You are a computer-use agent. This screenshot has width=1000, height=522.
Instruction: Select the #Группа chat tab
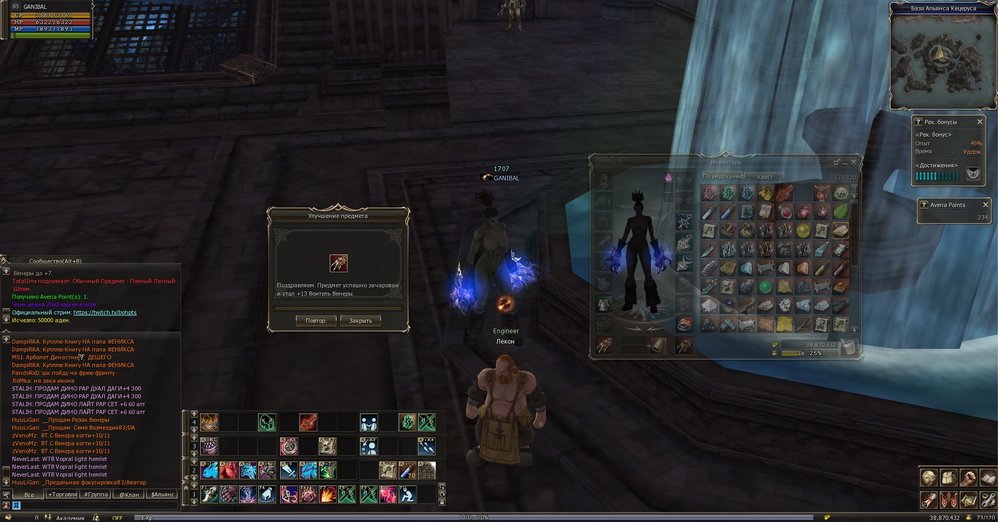click(x=98, y=494)
